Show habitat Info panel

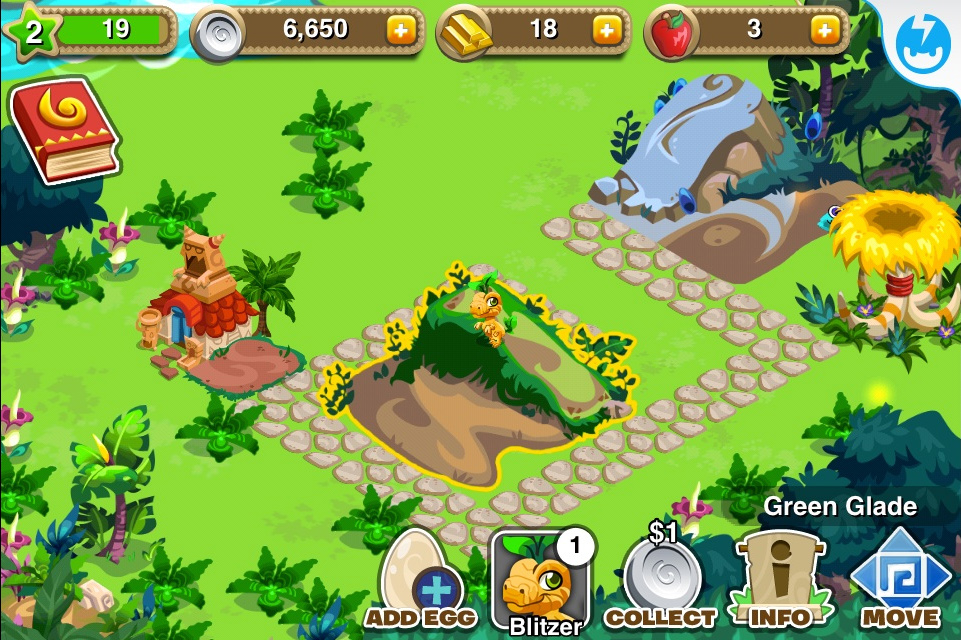pos(780,580)
